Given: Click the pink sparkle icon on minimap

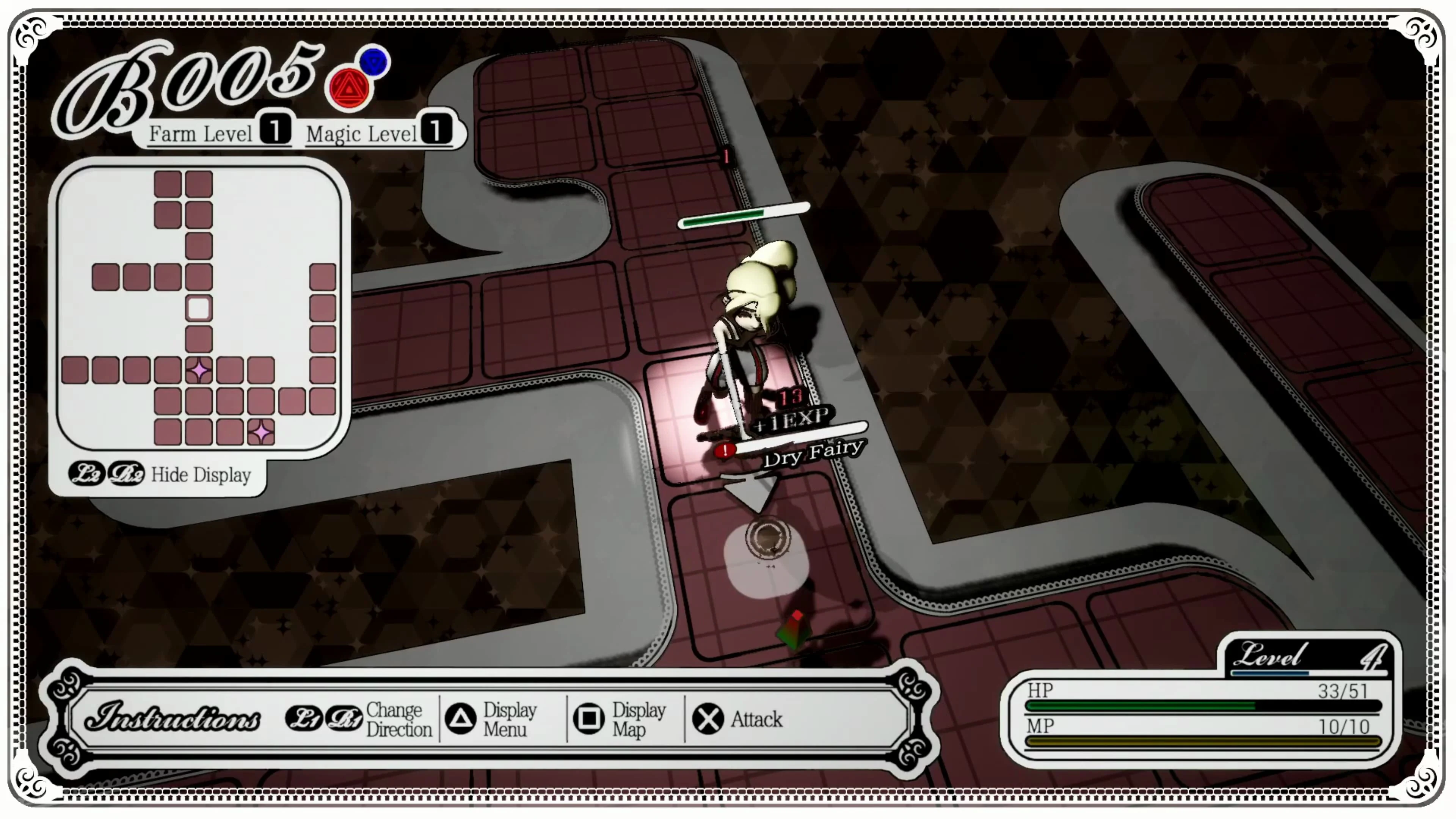Looking at the screenshot, I should (x=199, y=370).
